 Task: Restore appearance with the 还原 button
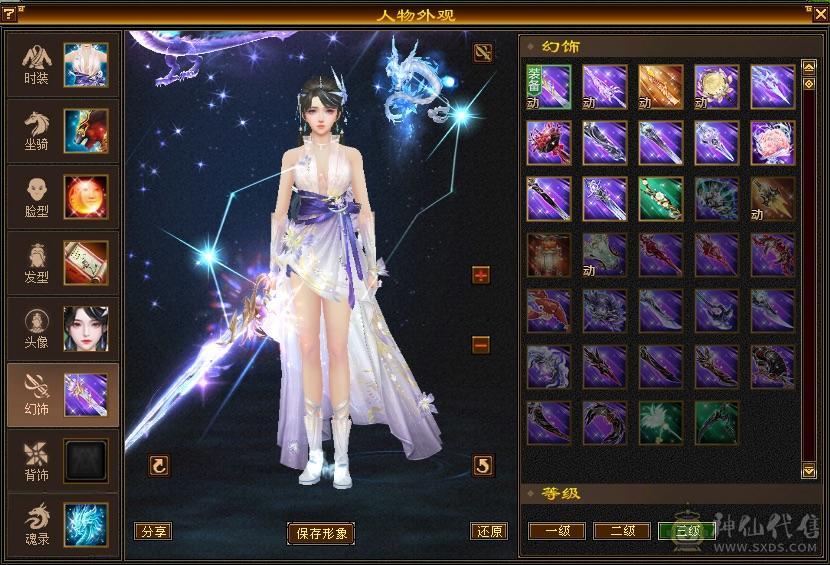[x=489, y=531]
